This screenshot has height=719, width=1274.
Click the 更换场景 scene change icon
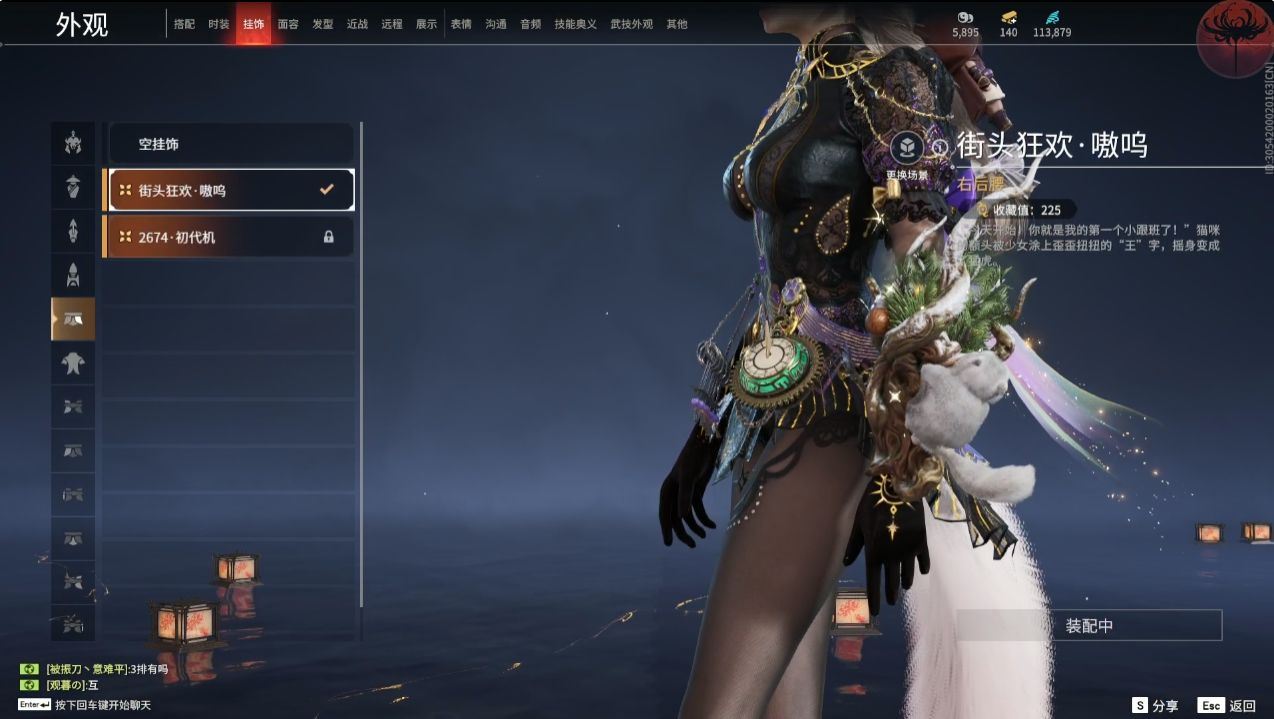(907, 149)
